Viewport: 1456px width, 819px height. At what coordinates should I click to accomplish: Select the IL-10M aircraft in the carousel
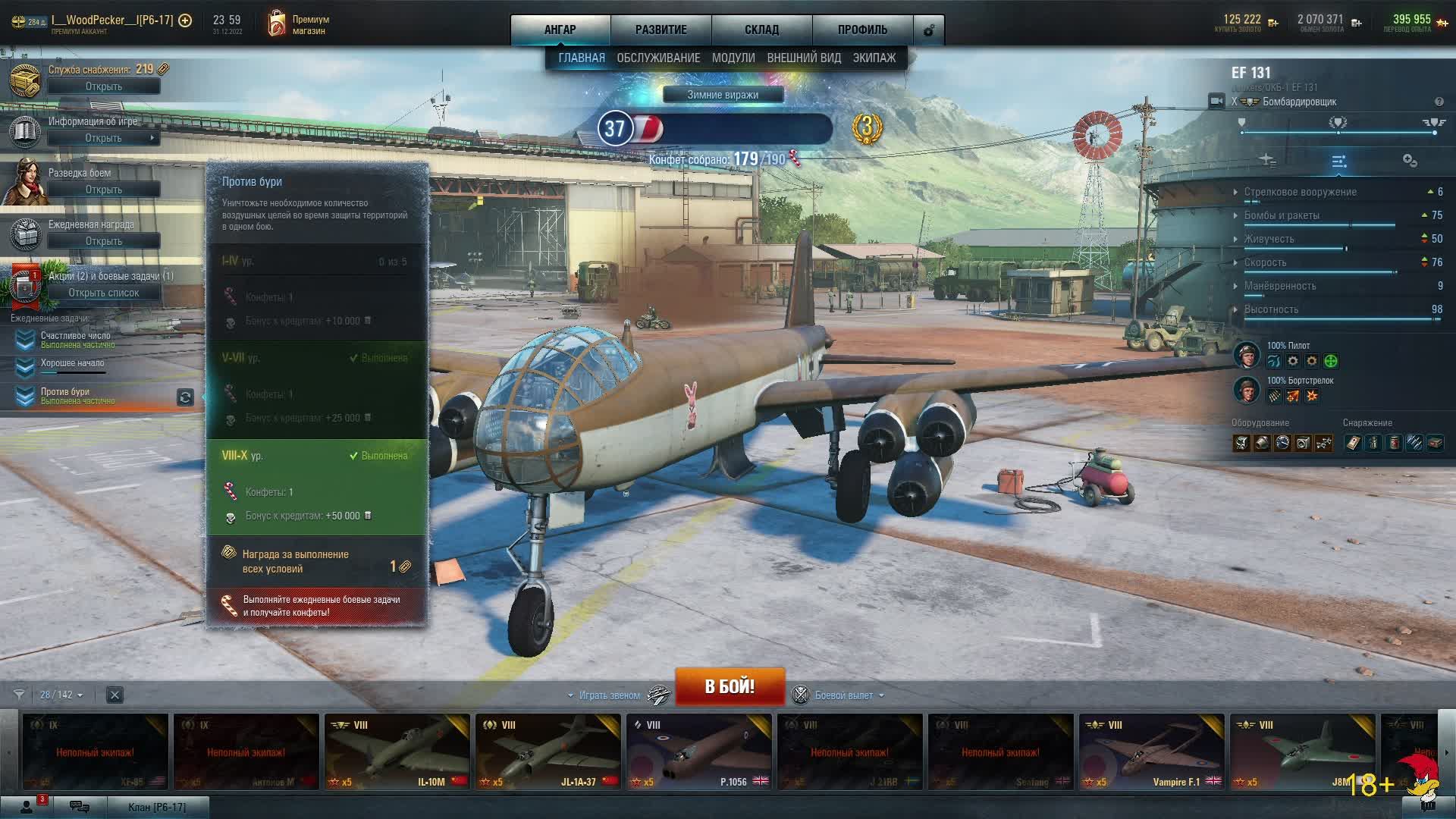[x=397, y=751]
